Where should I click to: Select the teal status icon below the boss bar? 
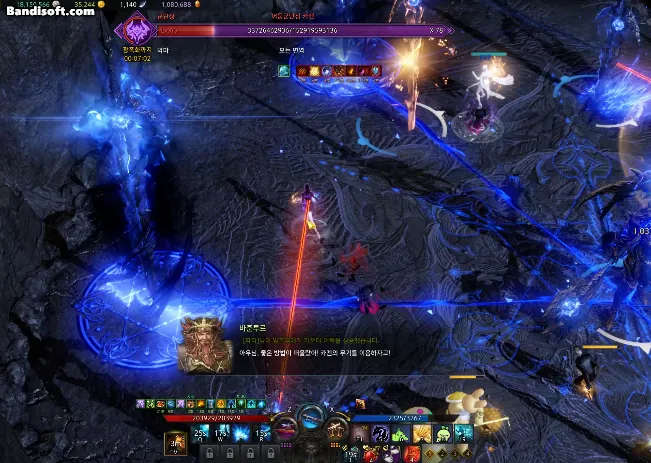click(x=284, y=71)
